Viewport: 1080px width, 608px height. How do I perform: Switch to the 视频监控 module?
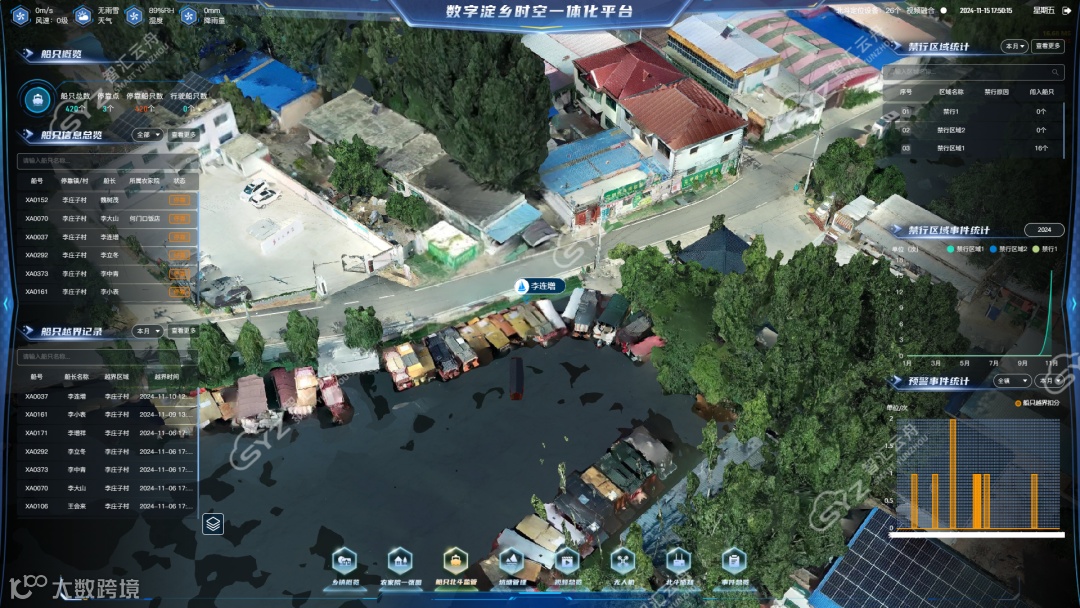(x=567, y=562)
